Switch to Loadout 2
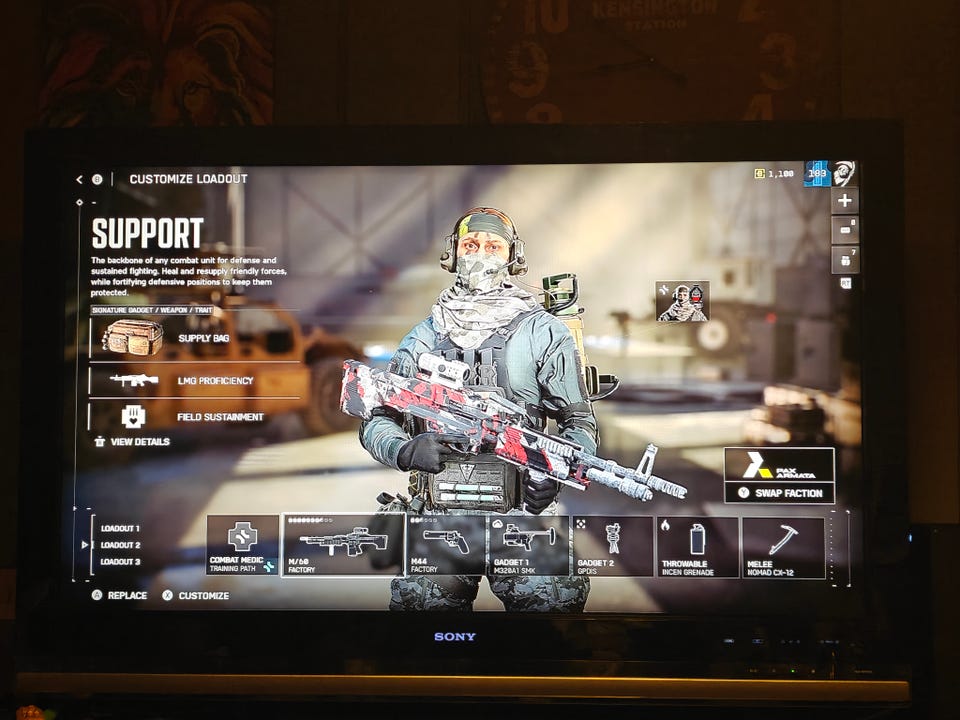The image size is (960, 720). (x=120, y=545)
